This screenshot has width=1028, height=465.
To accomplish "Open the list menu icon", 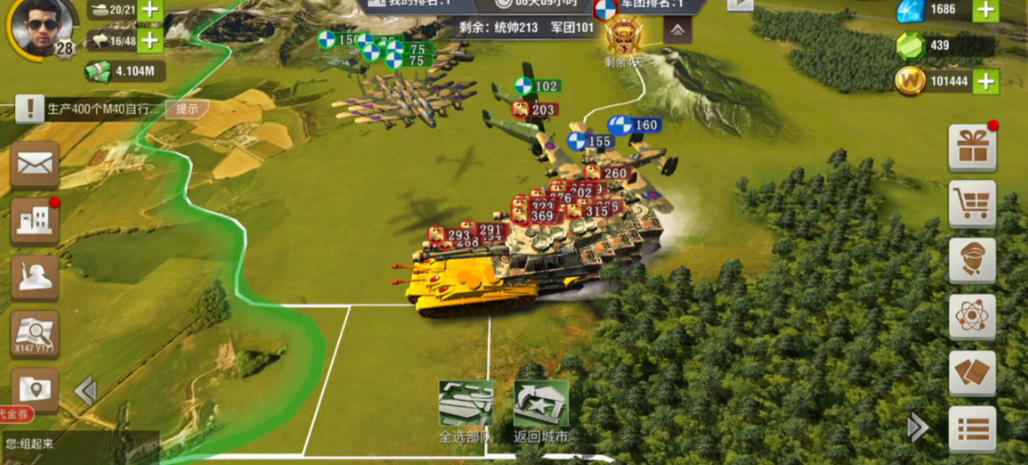I will pyautogui.click(x=971, y=428).
